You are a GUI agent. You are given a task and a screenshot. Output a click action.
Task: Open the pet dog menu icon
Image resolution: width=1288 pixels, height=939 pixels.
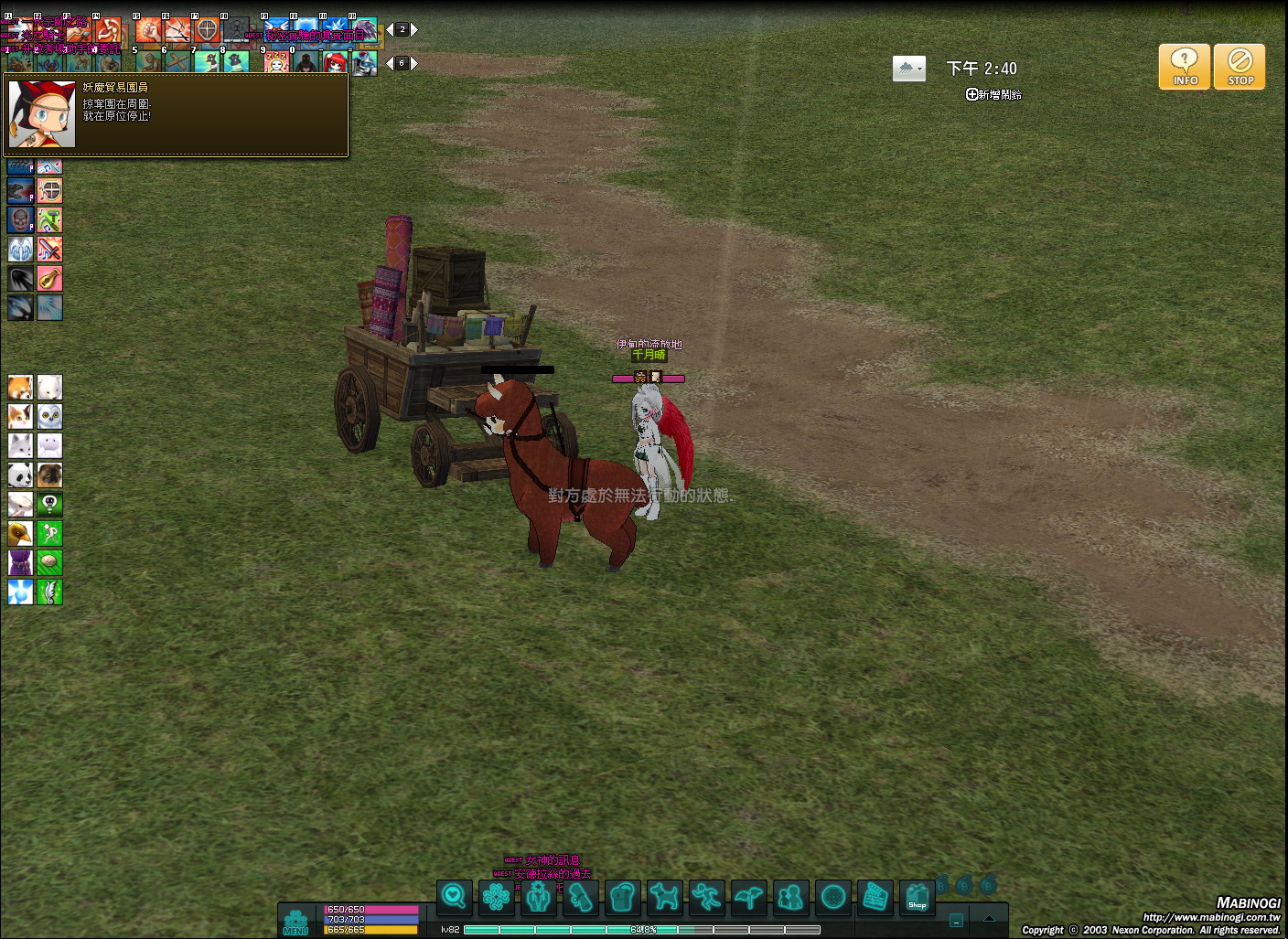[664, 897]
